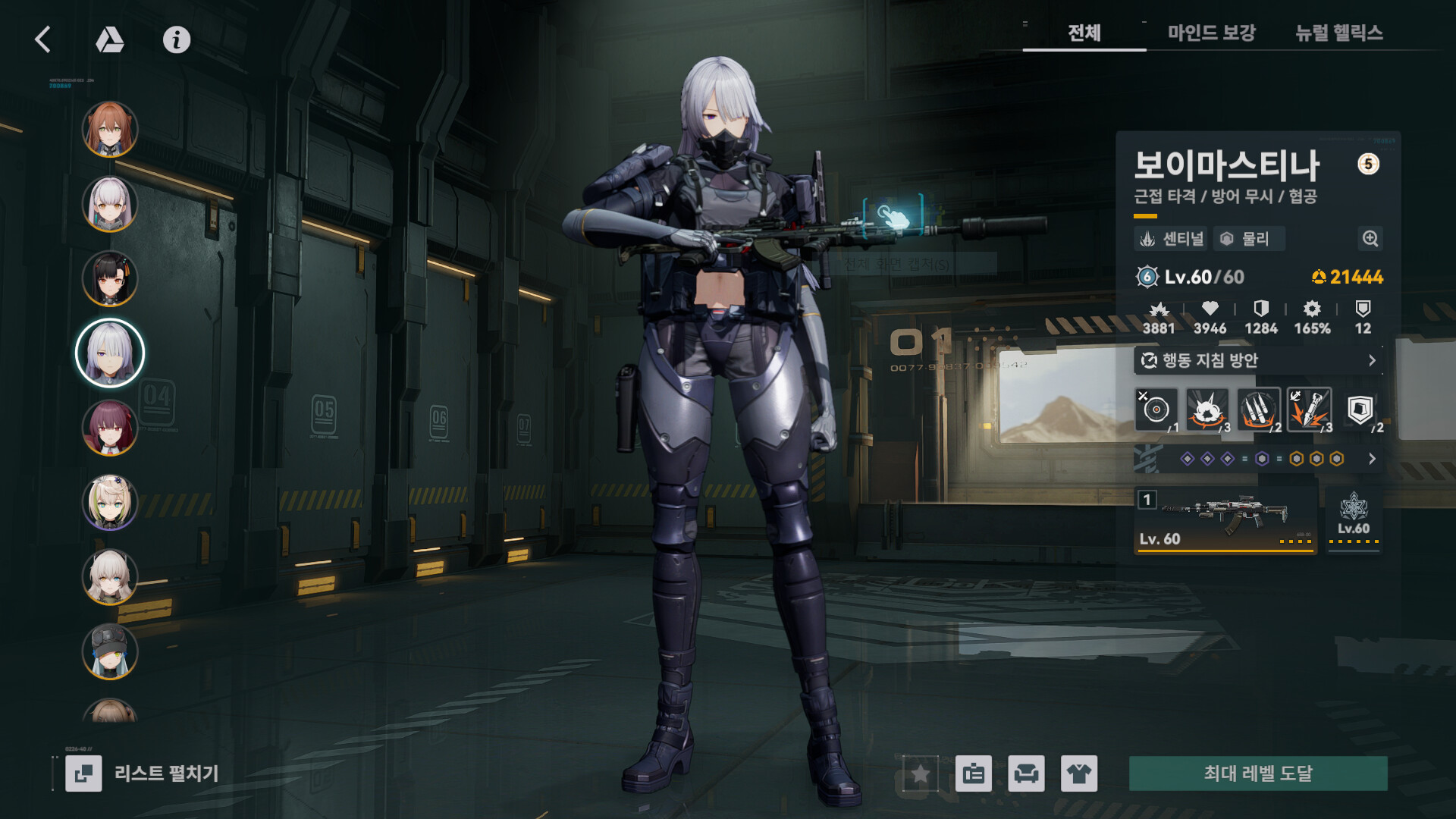This screenshot has width=1456, height=819.
Task: Select the explosion skill icon
Action: 1207,410
